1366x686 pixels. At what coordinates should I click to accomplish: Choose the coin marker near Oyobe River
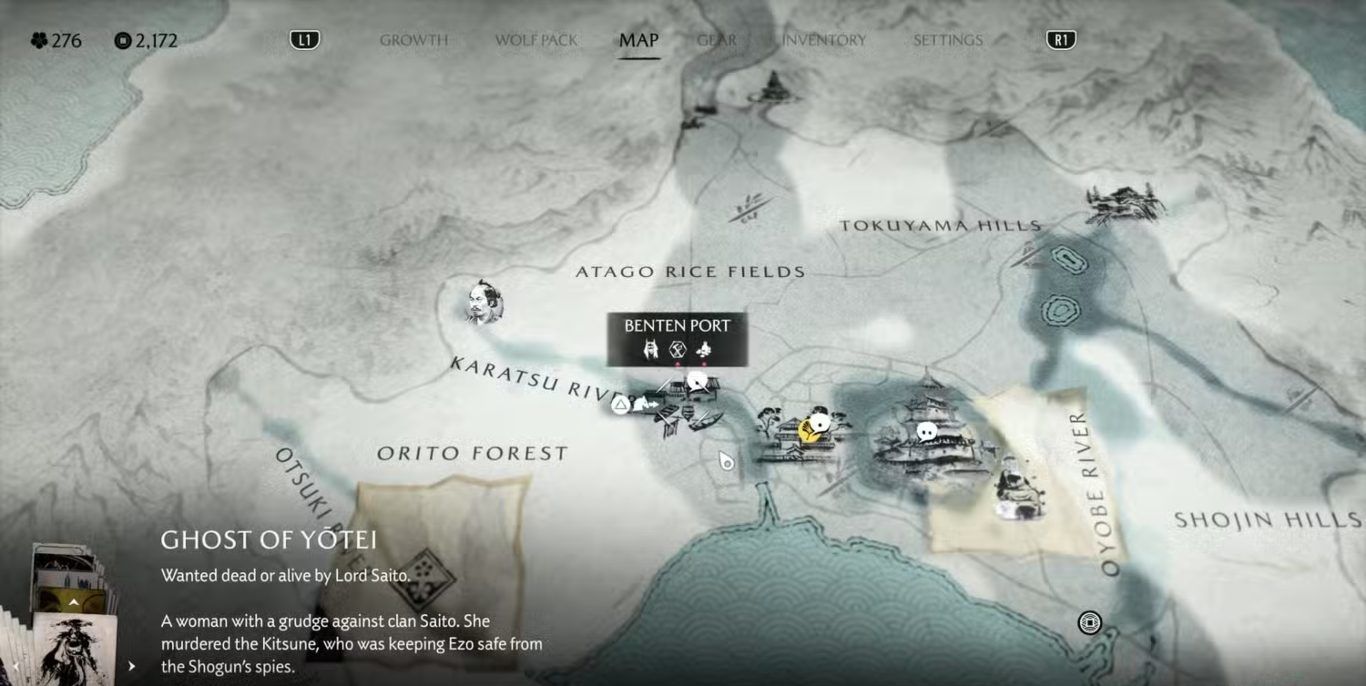click(1089, 623)
